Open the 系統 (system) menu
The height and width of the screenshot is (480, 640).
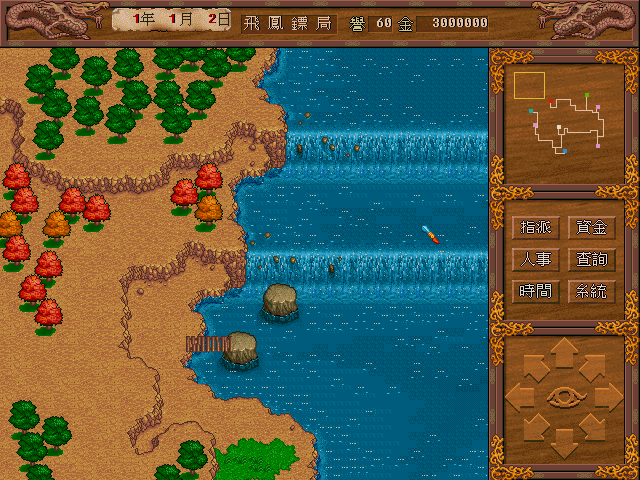tap(591, 291)
